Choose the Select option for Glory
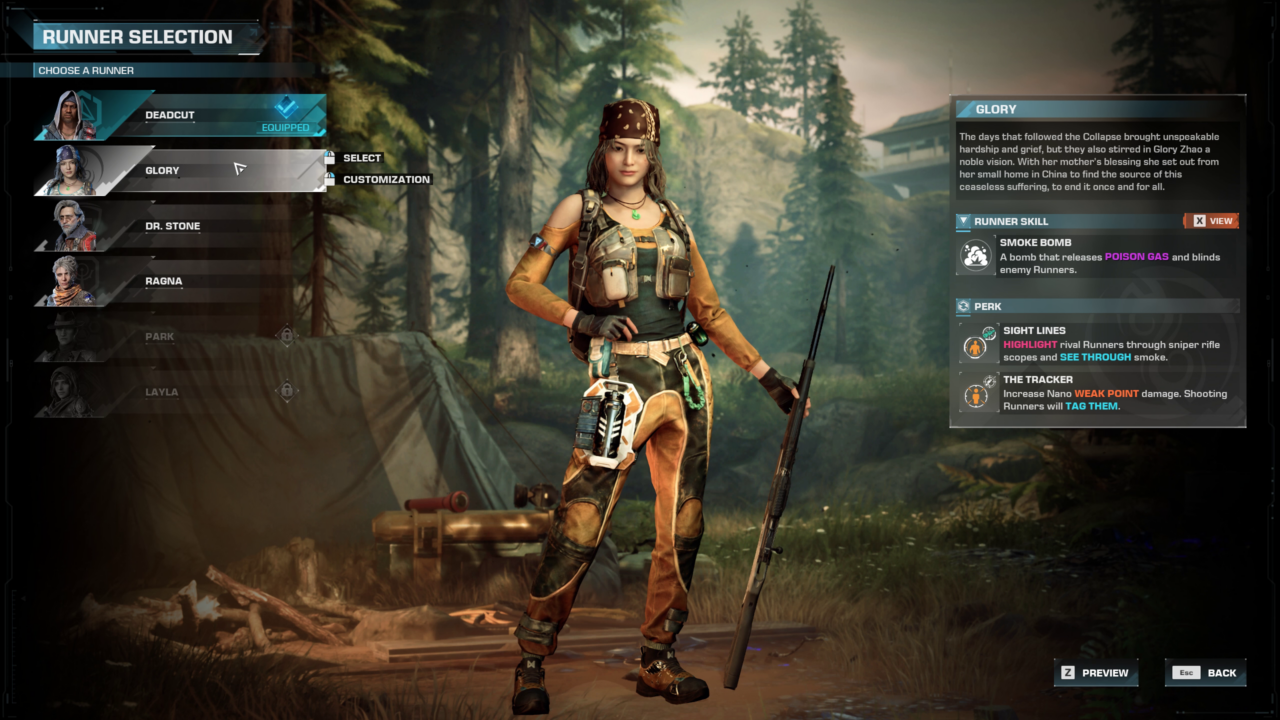Viewport: 1280px width, 720px height. pos(361,158)
